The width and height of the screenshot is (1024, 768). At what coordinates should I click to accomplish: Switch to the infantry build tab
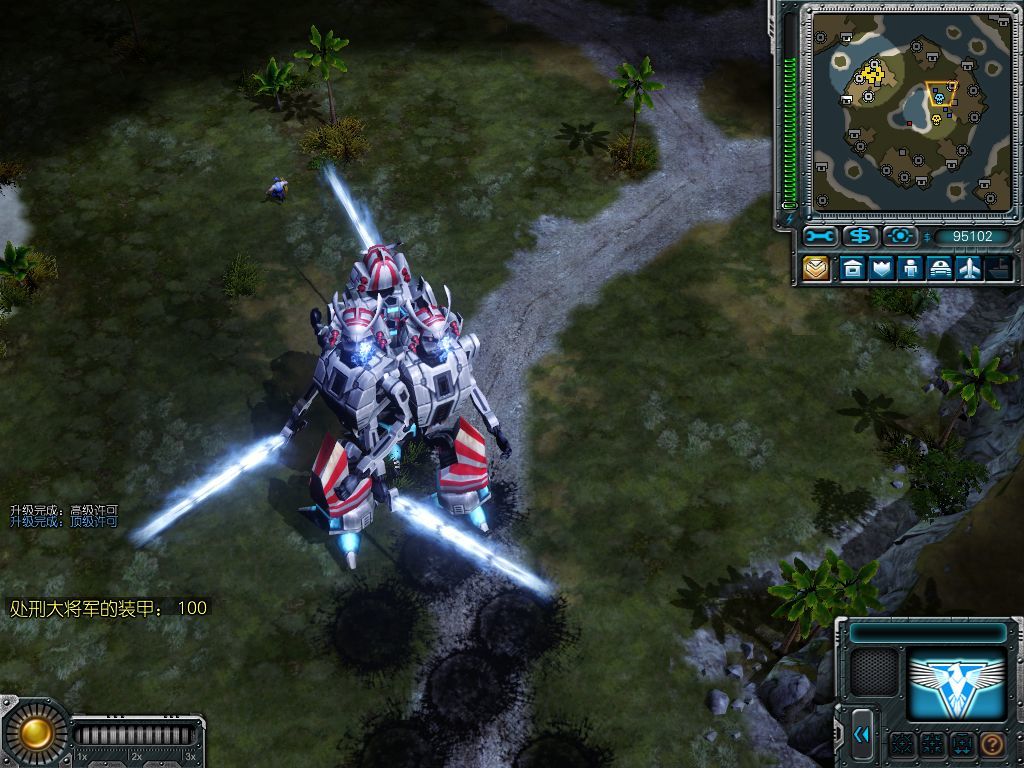pyautogui.click(x=910, y=268)
